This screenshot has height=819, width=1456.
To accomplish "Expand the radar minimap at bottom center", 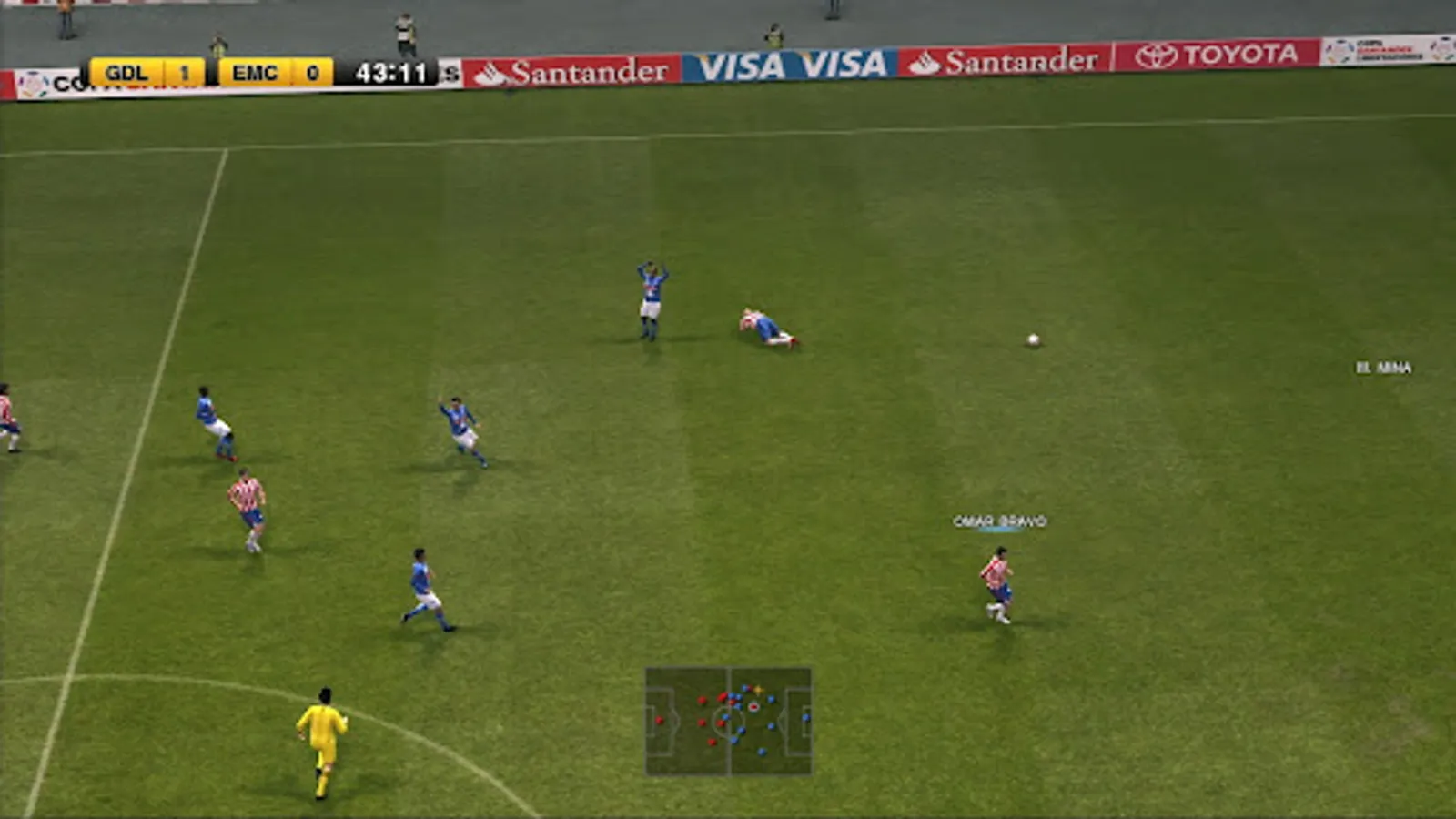I will pos(728,723).
